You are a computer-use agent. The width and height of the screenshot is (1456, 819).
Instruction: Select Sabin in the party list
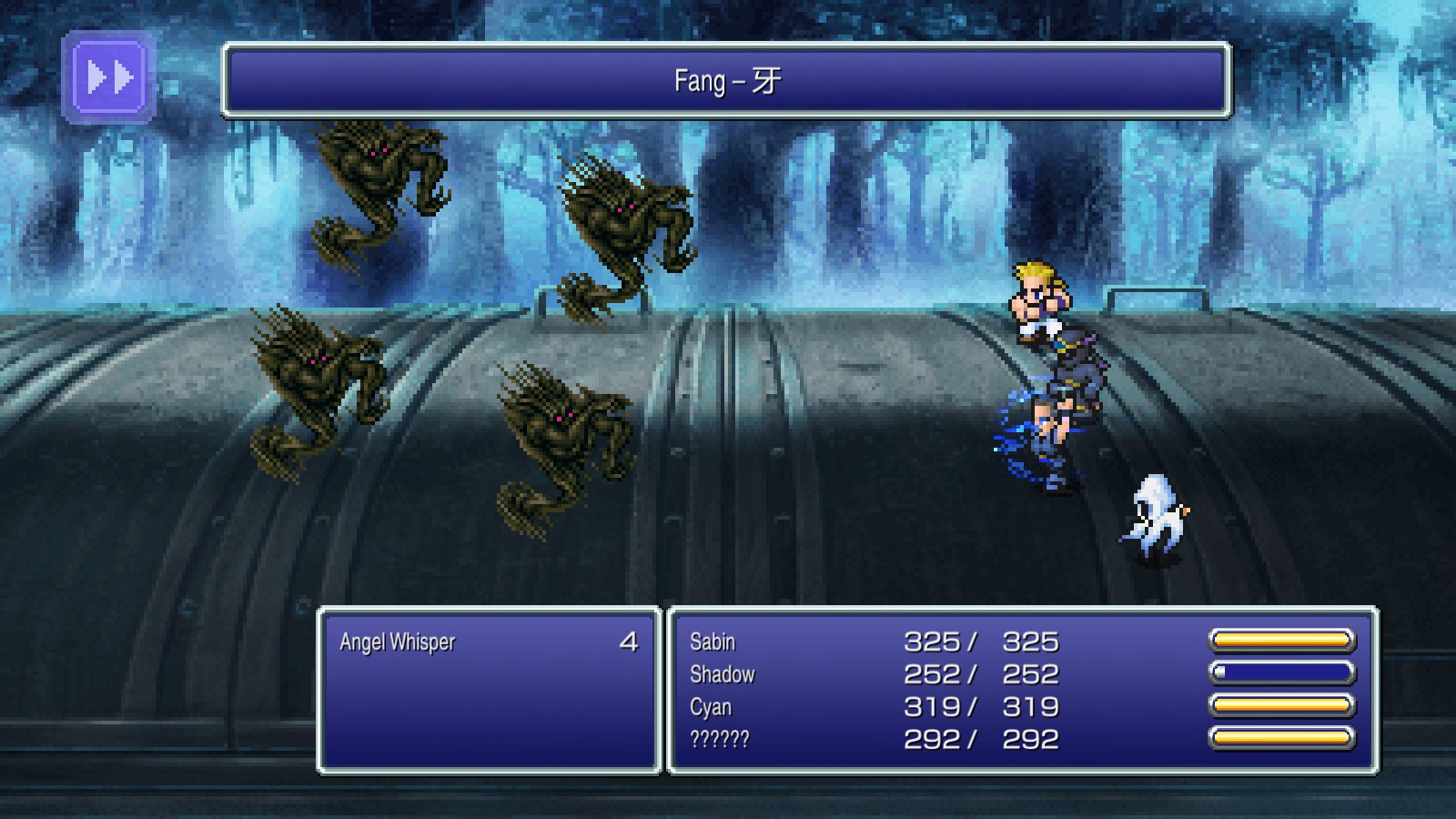pos(713,642)
